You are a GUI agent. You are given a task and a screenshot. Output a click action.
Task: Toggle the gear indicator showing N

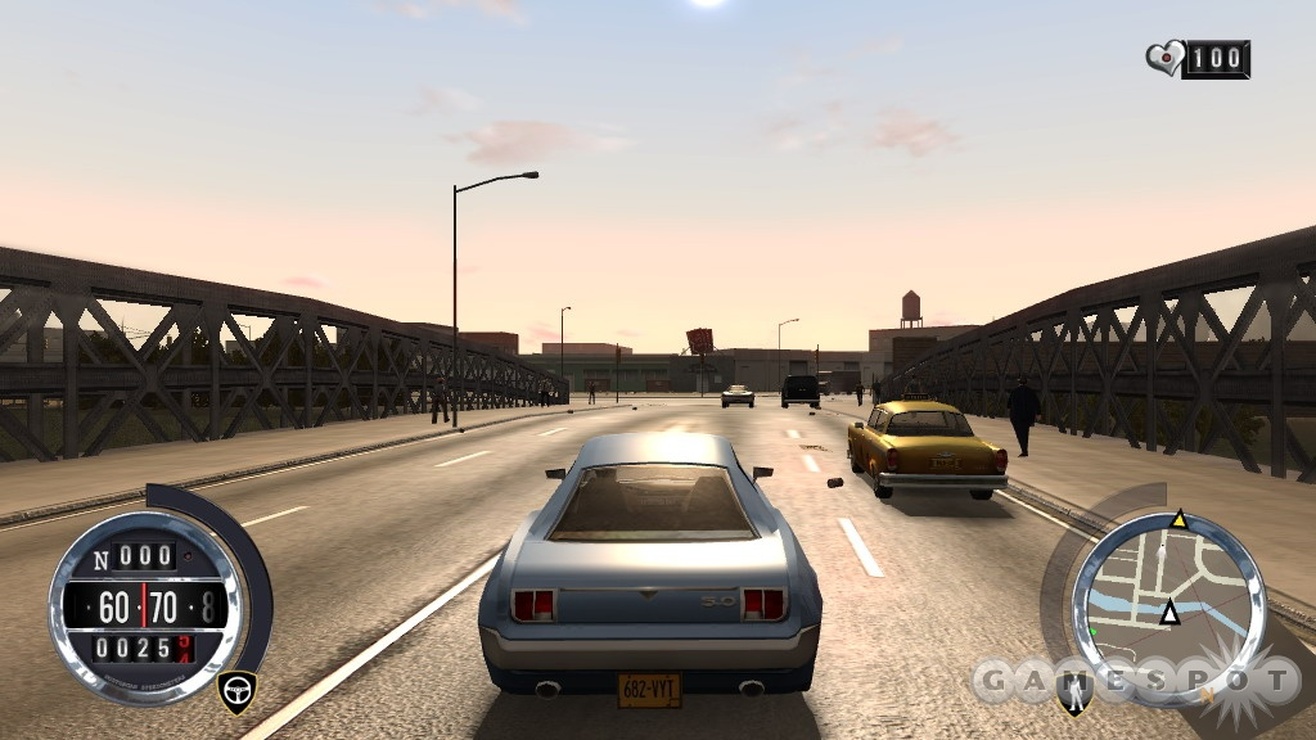click(99, 558)
